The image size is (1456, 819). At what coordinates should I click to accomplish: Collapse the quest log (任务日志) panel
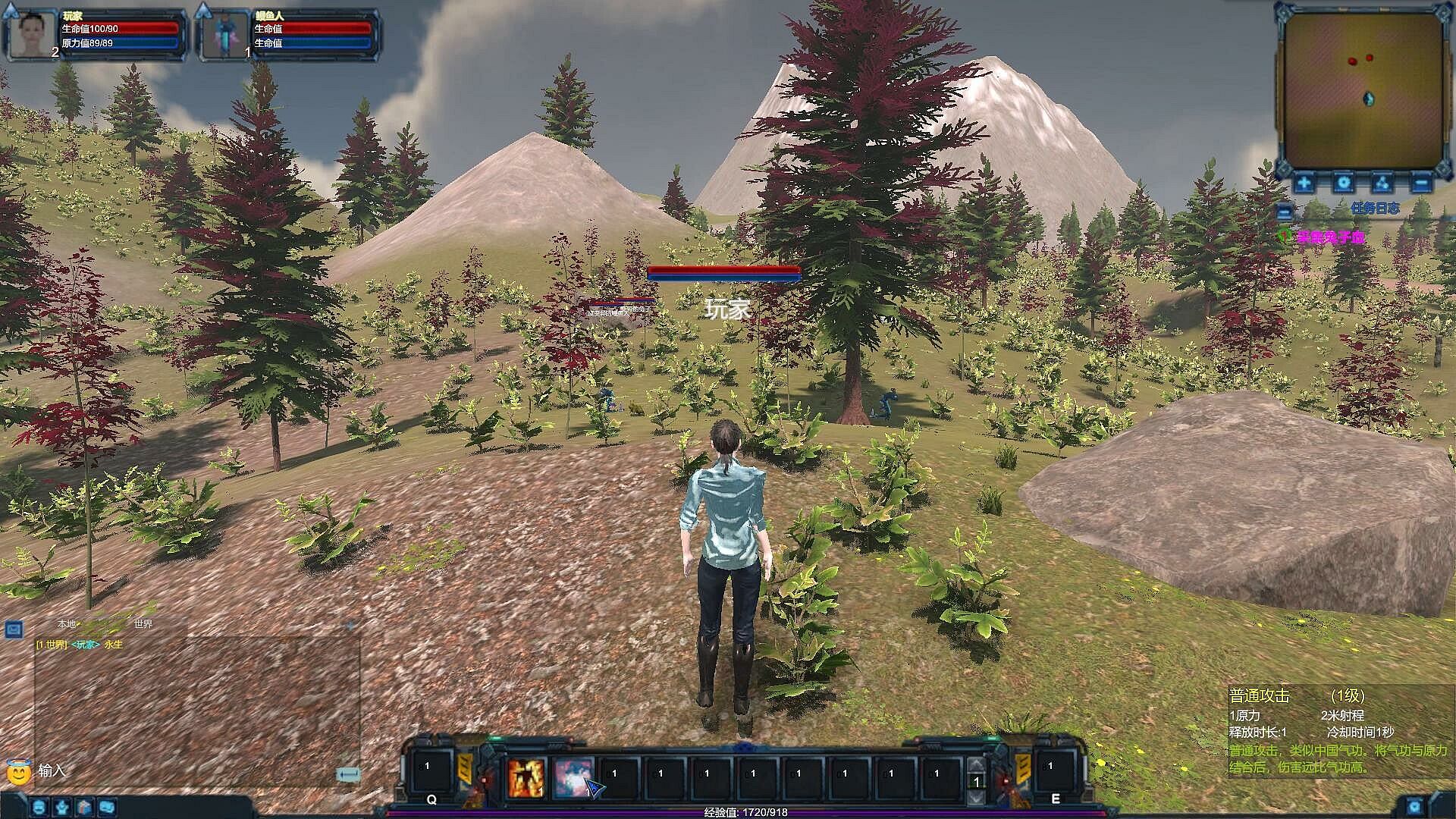(x=1285, y=212)
